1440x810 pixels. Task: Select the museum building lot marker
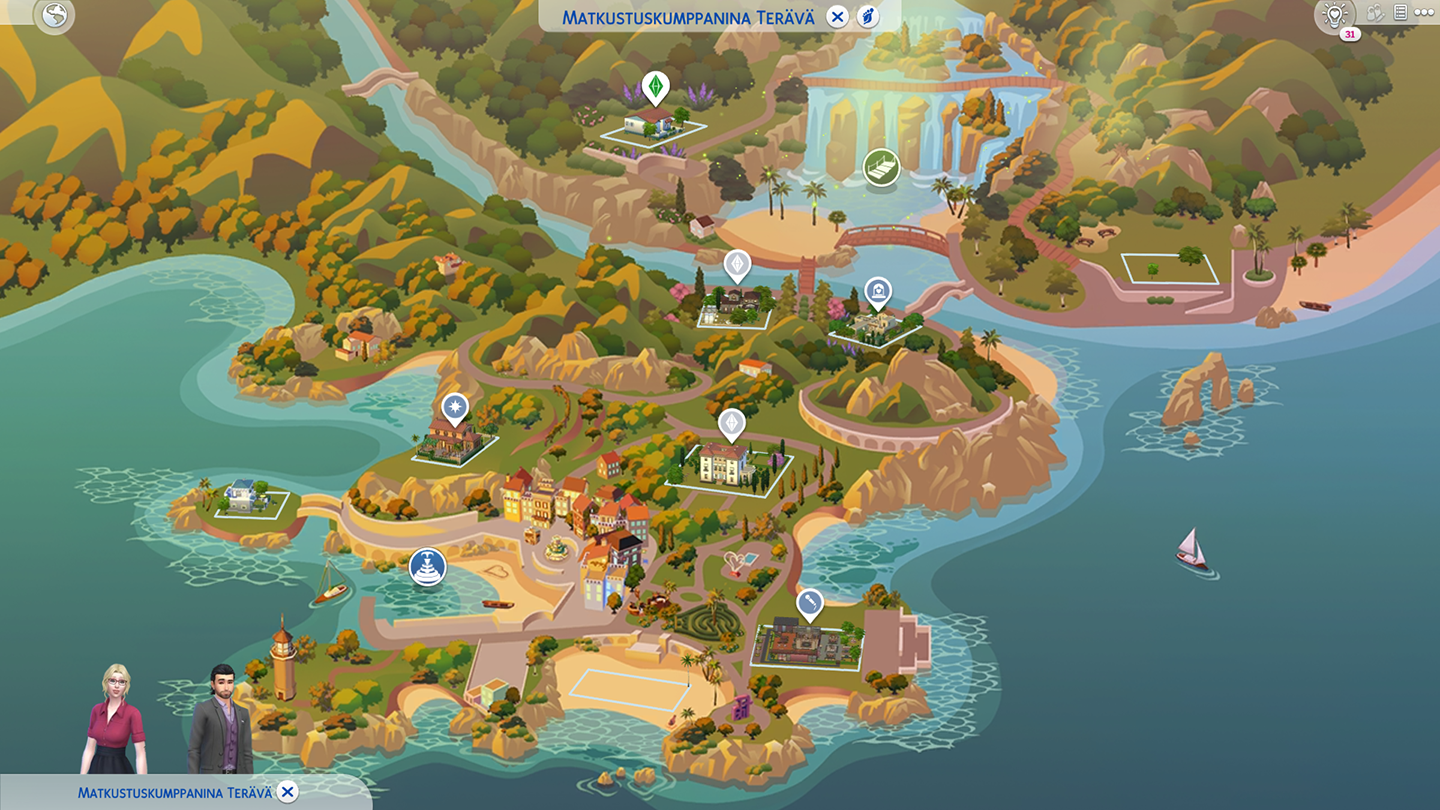[878, 292]
